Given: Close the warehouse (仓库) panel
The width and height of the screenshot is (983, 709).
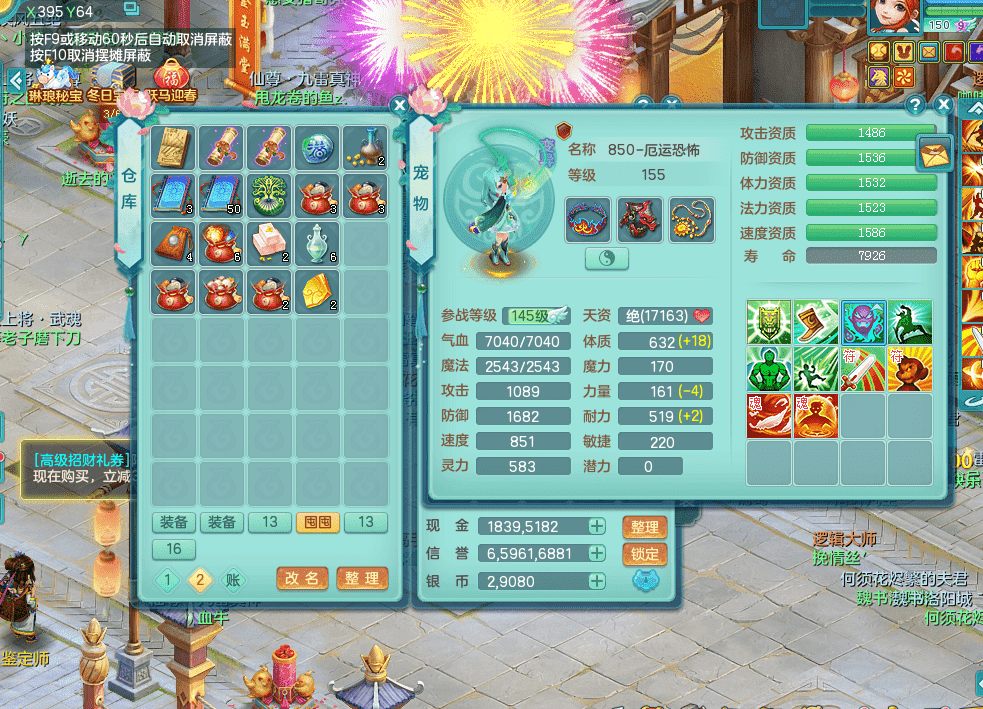Looking at the screenshot, I should pyautogui.click(x=399, y=104).
